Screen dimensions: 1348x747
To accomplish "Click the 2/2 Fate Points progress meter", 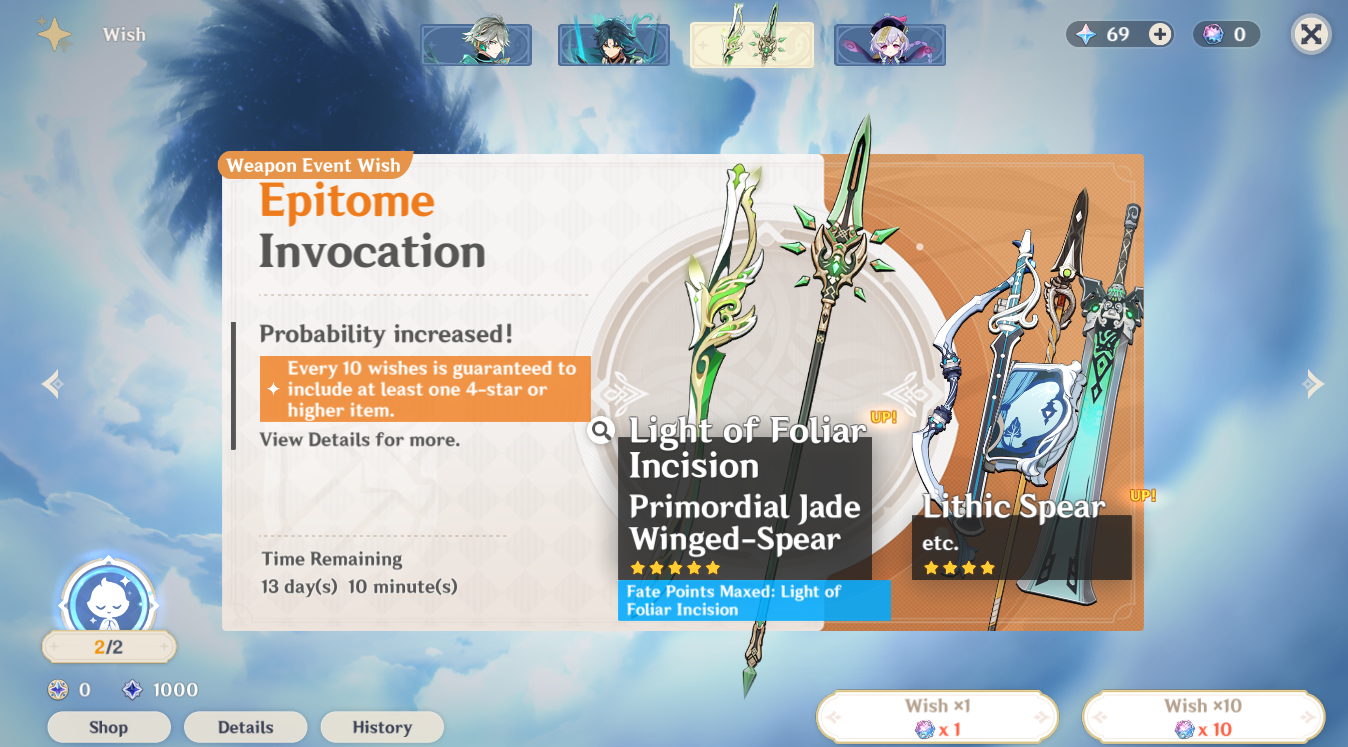I will tap(108, 646).
